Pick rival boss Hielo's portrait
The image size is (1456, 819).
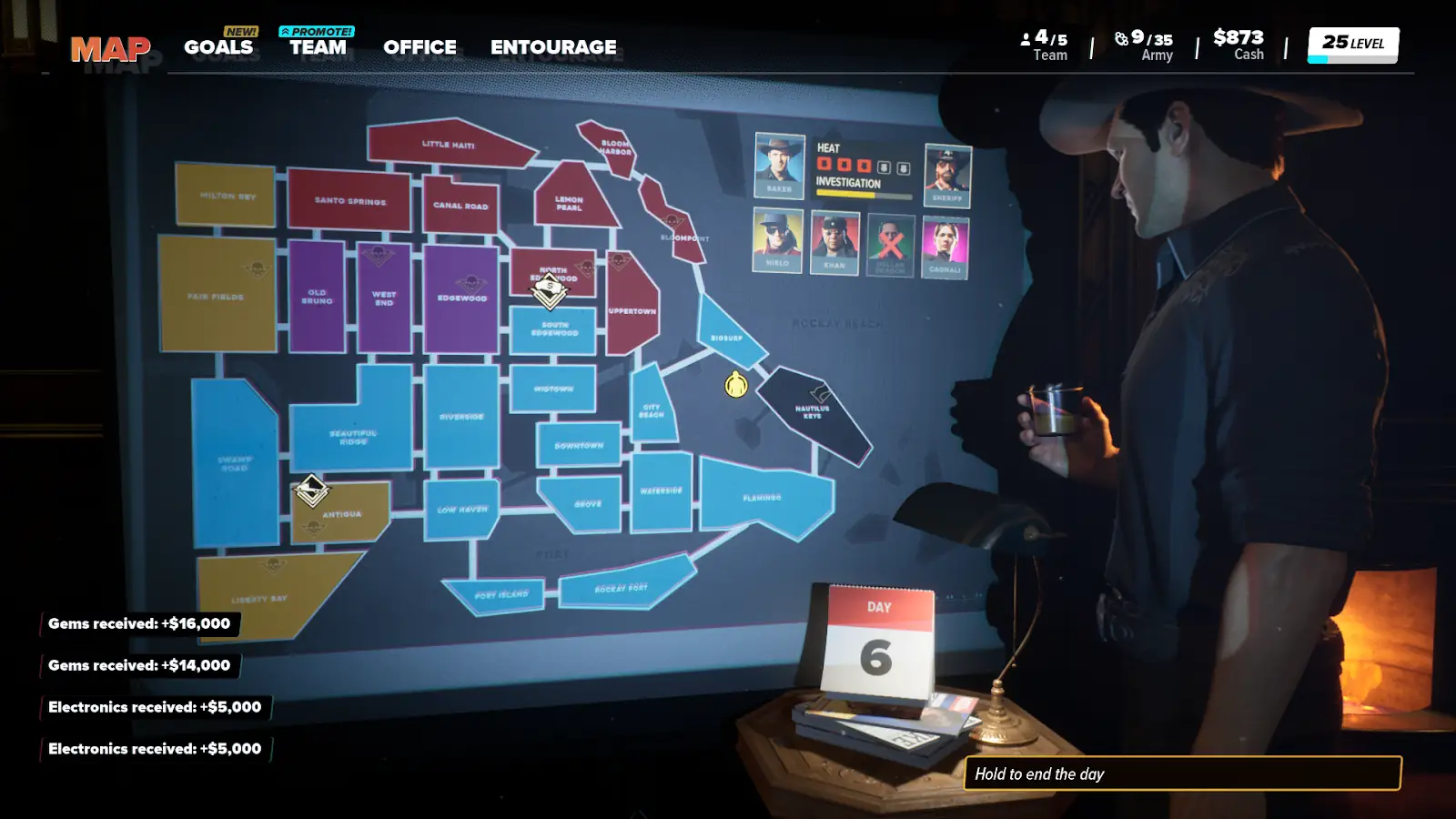pos(777,240)
